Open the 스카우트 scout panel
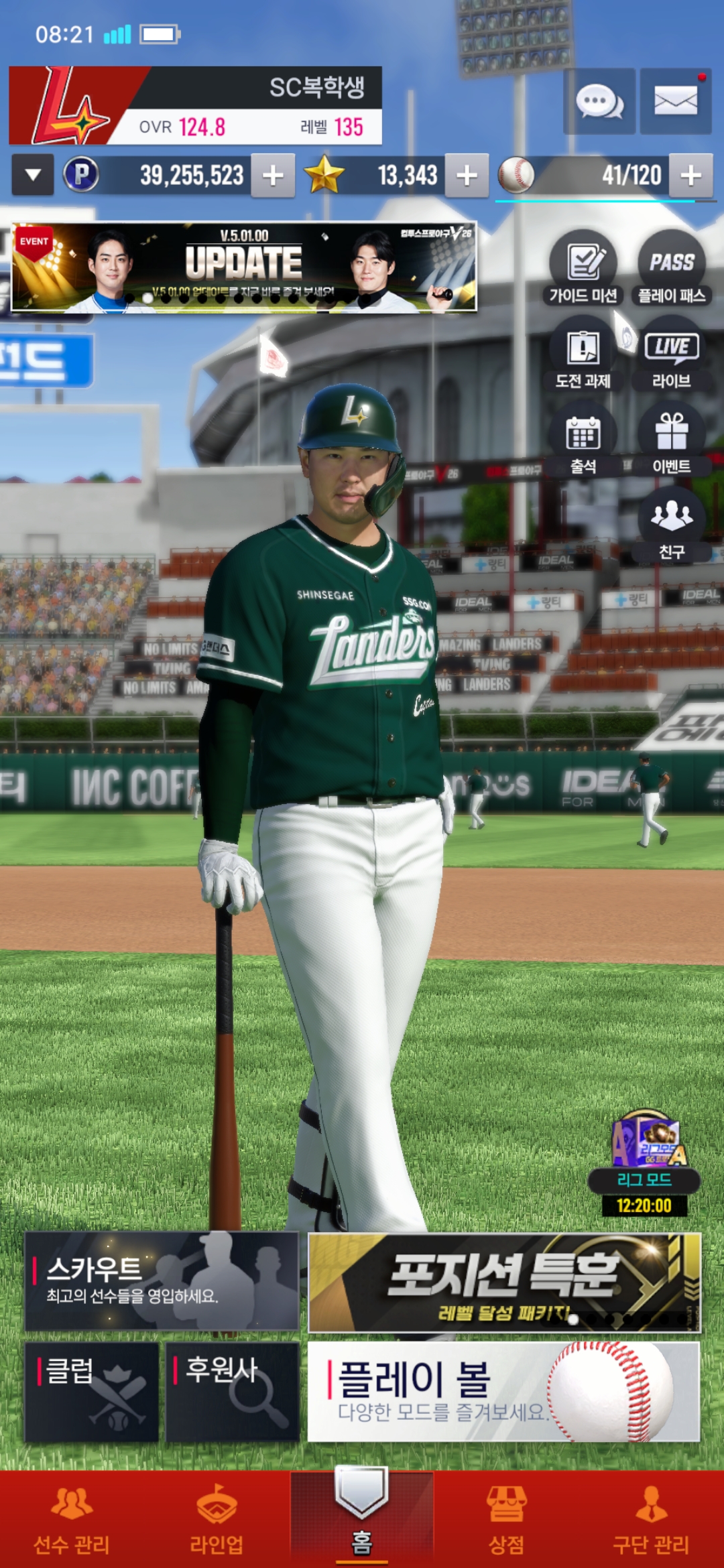724x1568 pixels. [162, 1281]
